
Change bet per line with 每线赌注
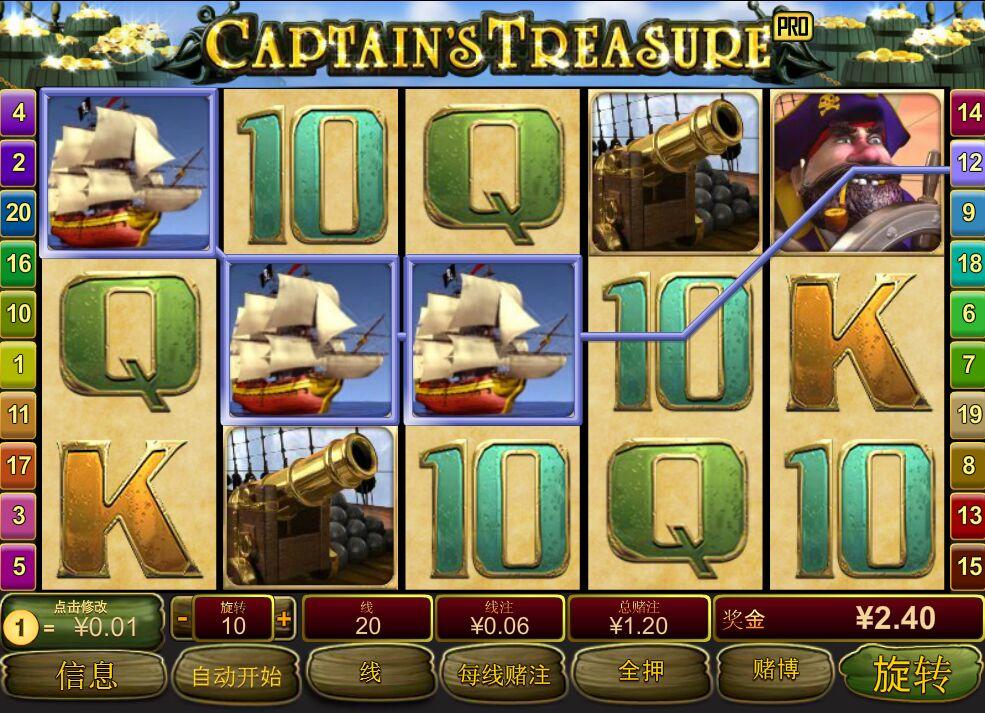[x=503, y=675]
